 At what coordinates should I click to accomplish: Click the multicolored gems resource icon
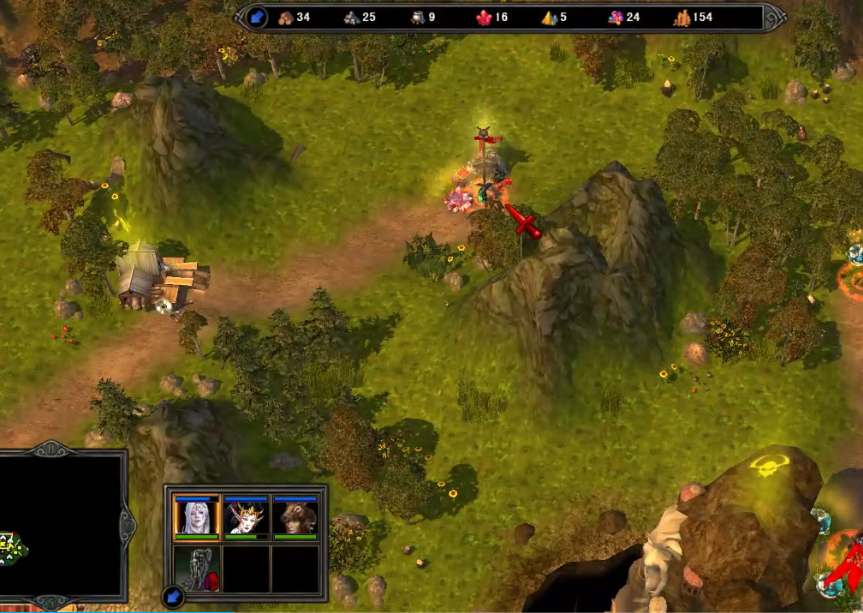pyautogui.click(x=615, y=17)
